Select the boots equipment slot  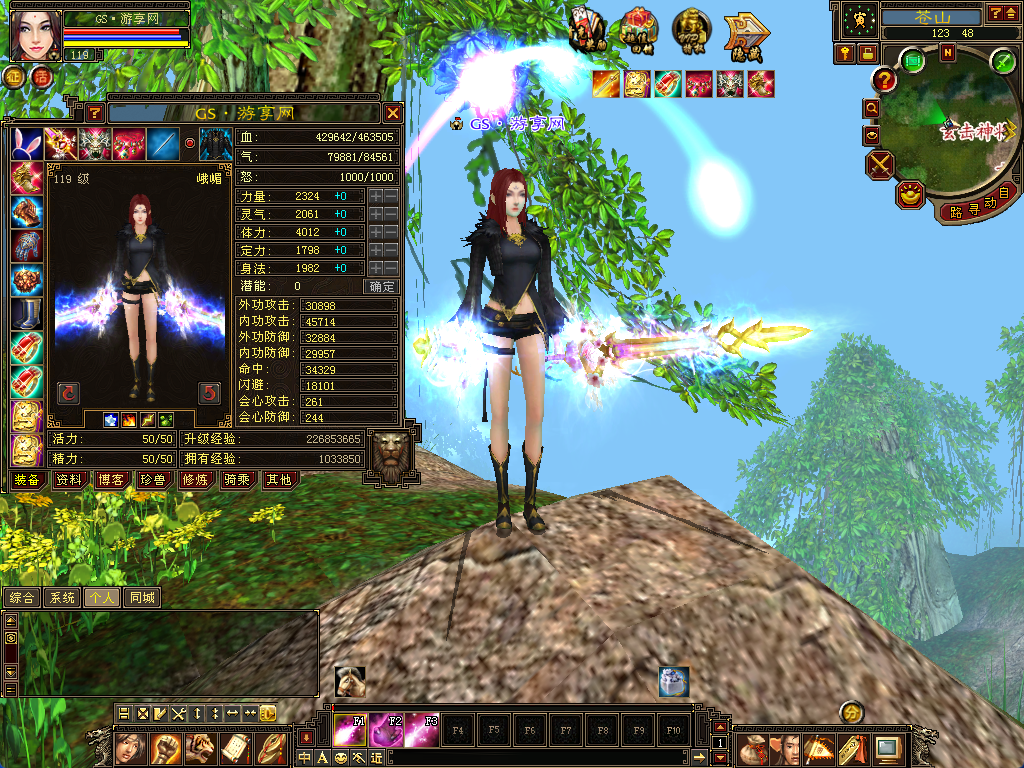(x=27, y=314)
